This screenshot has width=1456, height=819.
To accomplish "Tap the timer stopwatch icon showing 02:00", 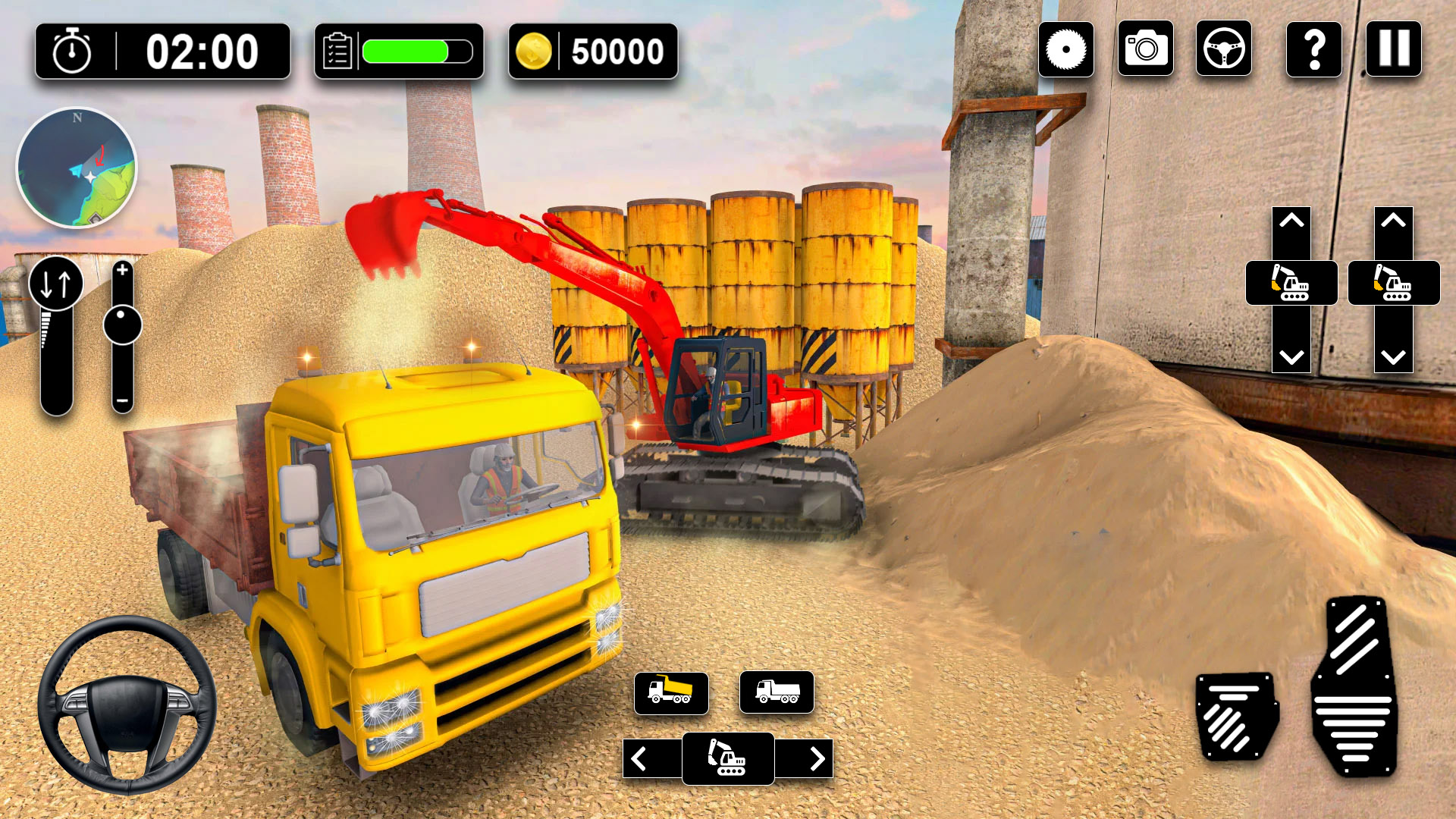I will pos(70,52).
